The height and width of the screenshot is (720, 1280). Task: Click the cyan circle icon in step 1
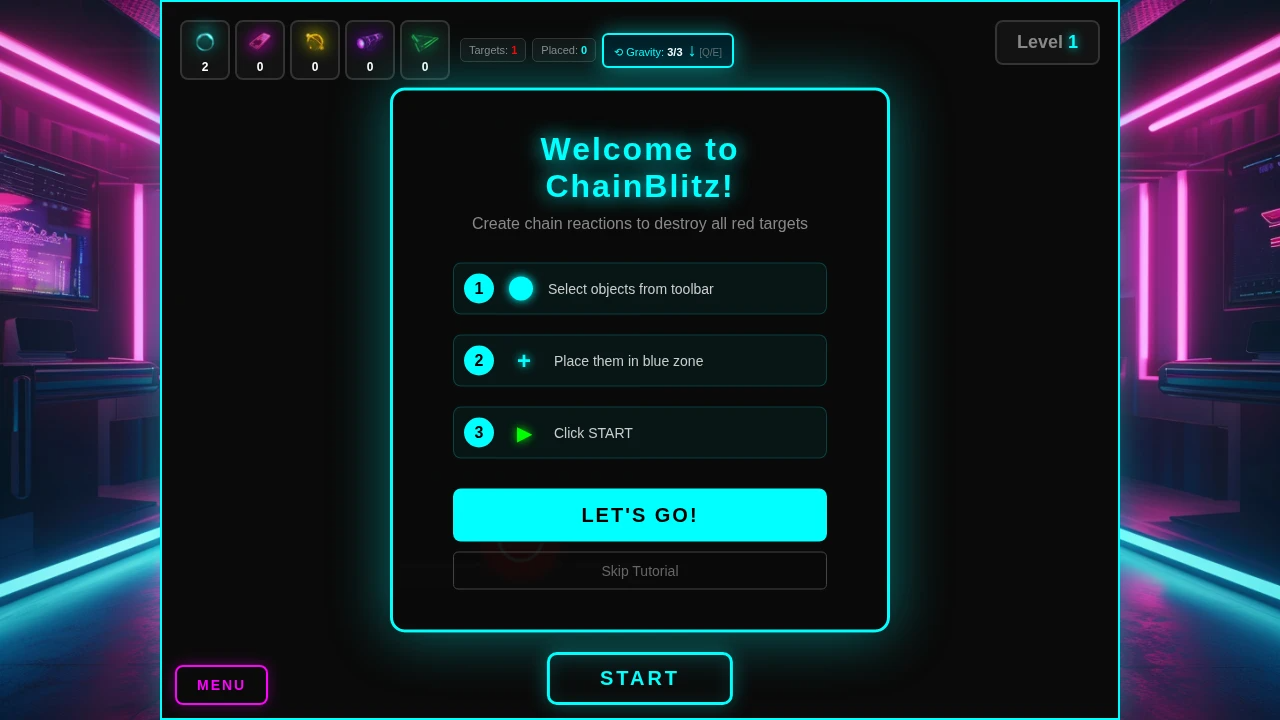pyautogui.click(x=521, y=289)
